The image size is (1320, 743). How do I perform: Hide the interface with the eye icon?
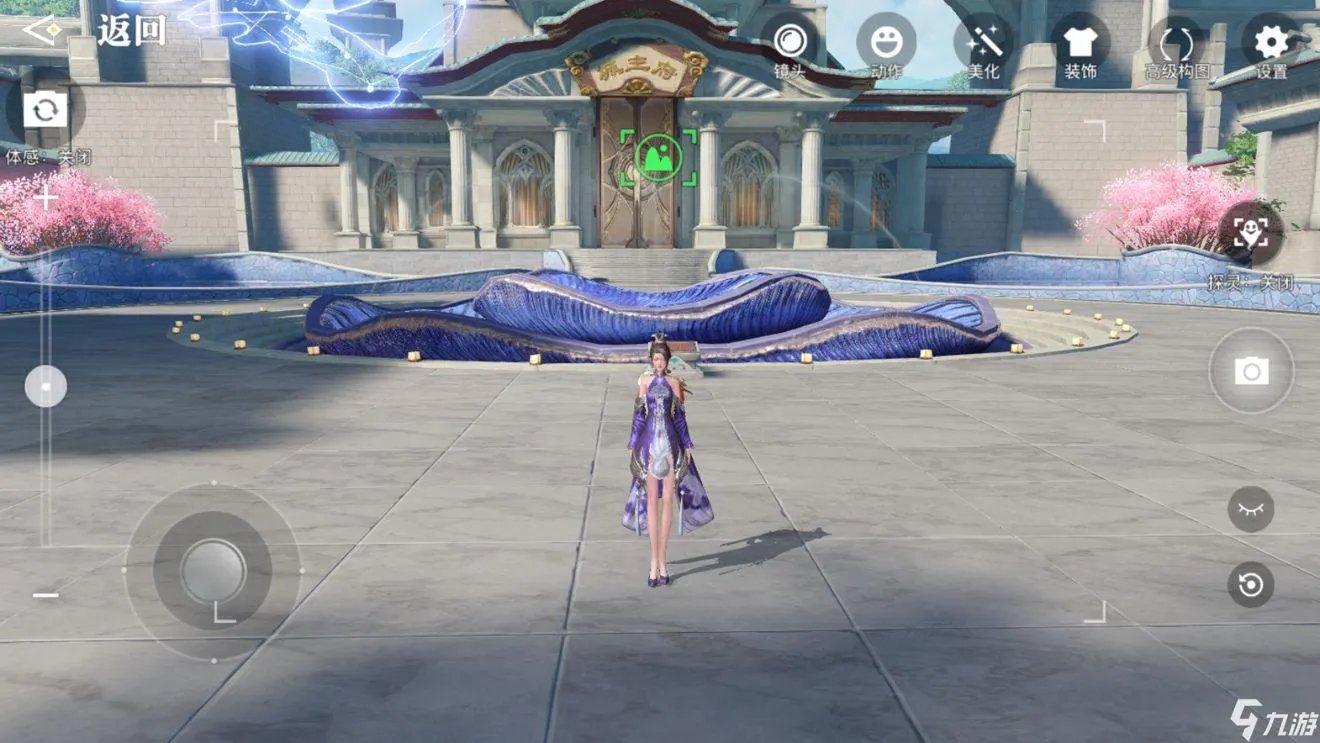(x=1250, y=509)
